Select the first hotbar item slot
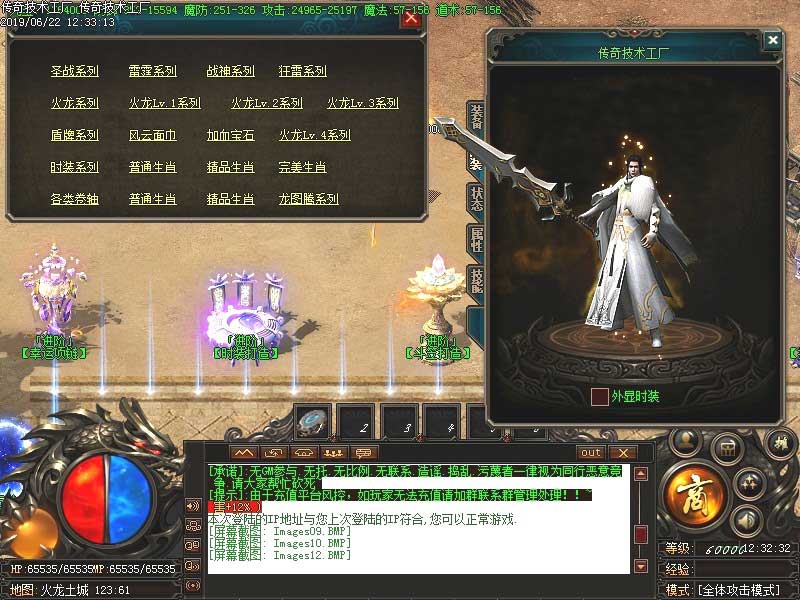 312,423
